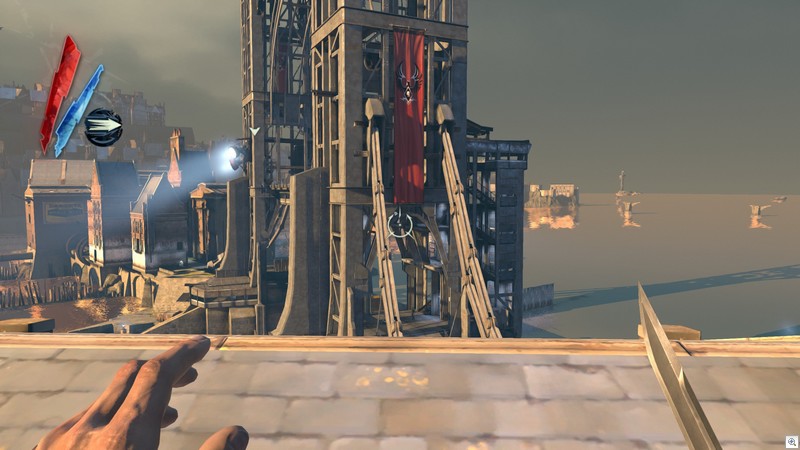Viewport: 800px width, 450px height.
Task: Select the equipped Blink power icon
Action: (103, 127)
